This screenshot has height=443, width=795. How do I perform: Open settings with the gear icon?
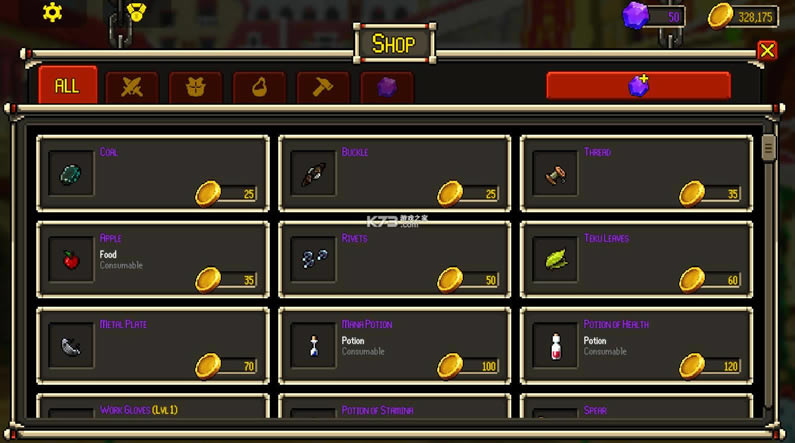pyautogui.click(x=52, y=12)
